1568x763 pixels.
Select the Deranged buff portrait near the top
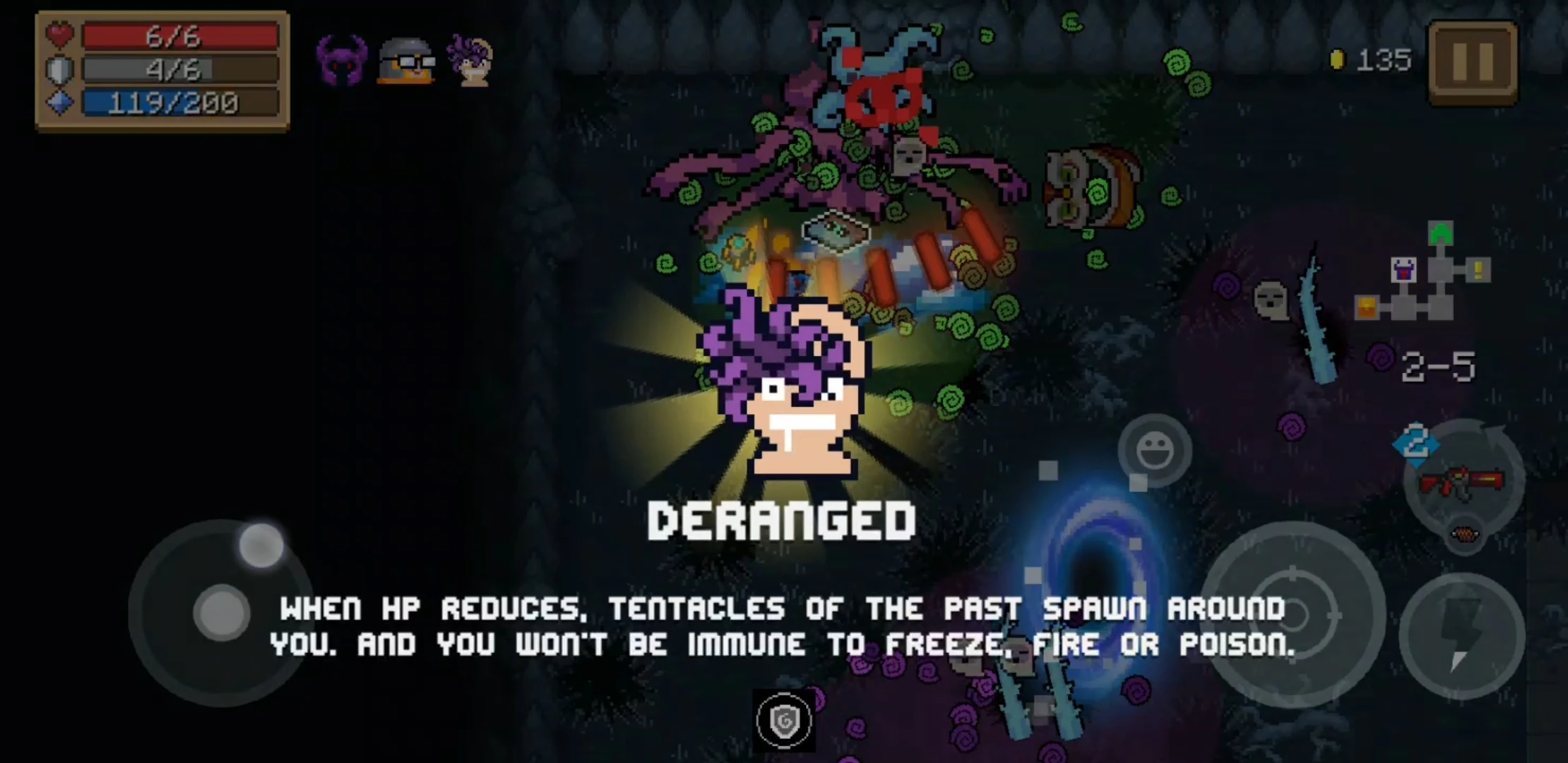pyautogui.click(x=472, y=62)
